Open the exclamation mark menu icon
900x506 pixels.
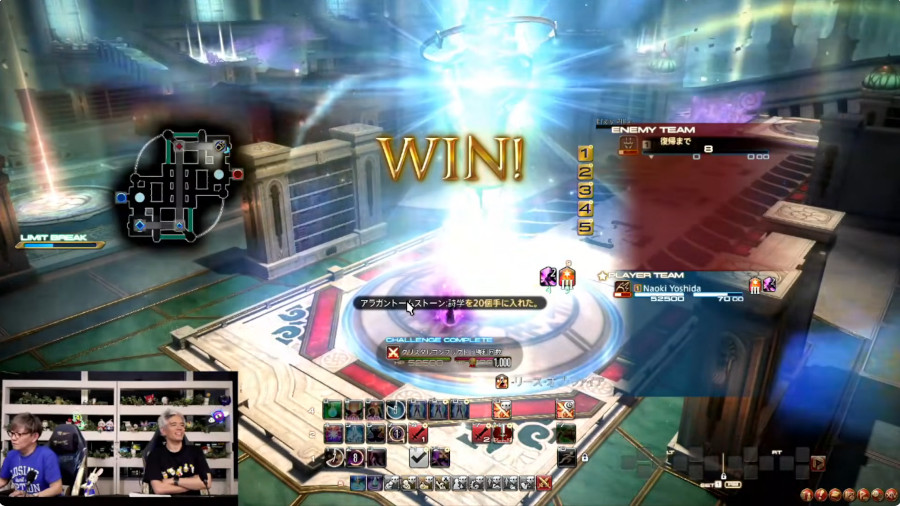click(x=820, y=493)
